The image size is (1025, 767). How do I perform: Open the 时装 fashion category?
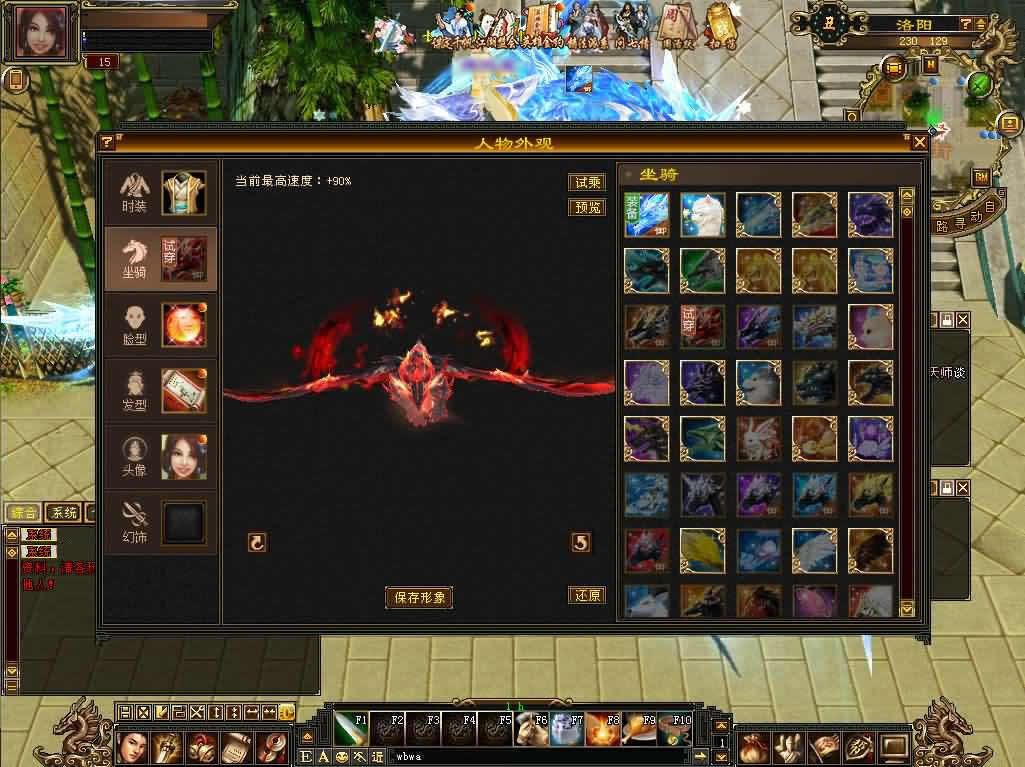(160, 194)
